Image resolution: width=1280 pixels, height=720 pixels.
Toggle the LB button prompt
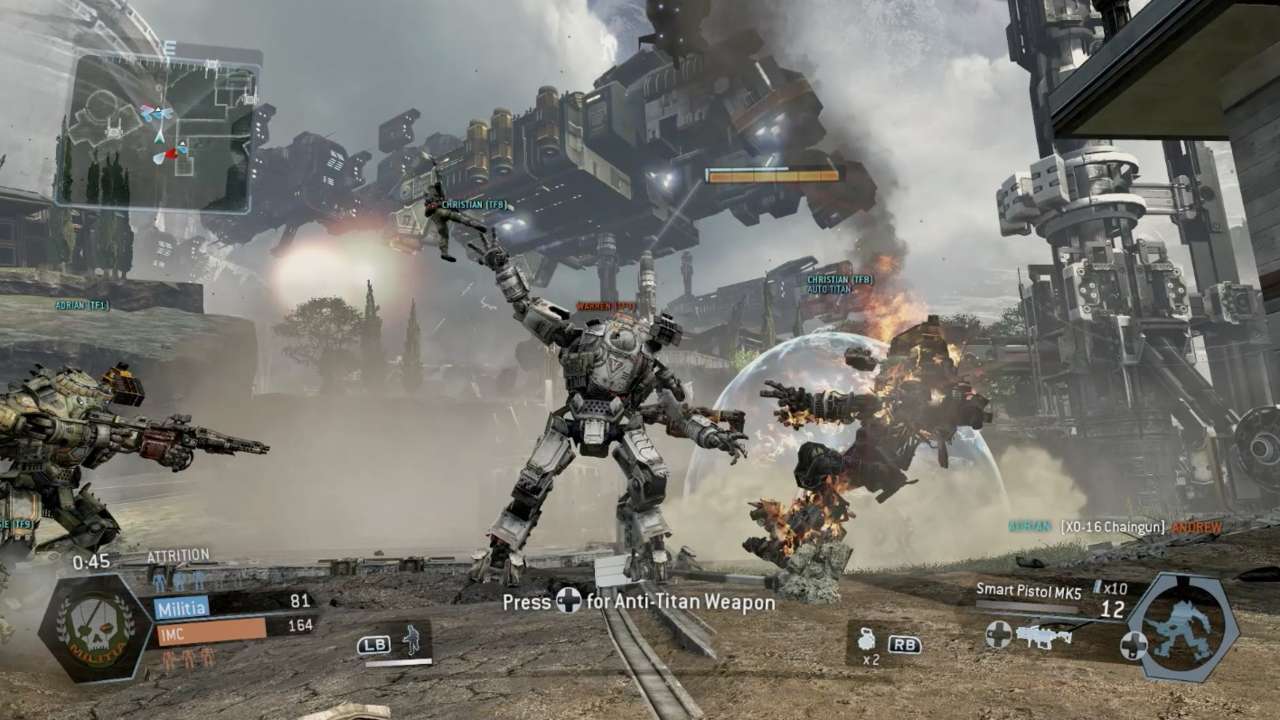pyautogui.click(x=372, y=645)
